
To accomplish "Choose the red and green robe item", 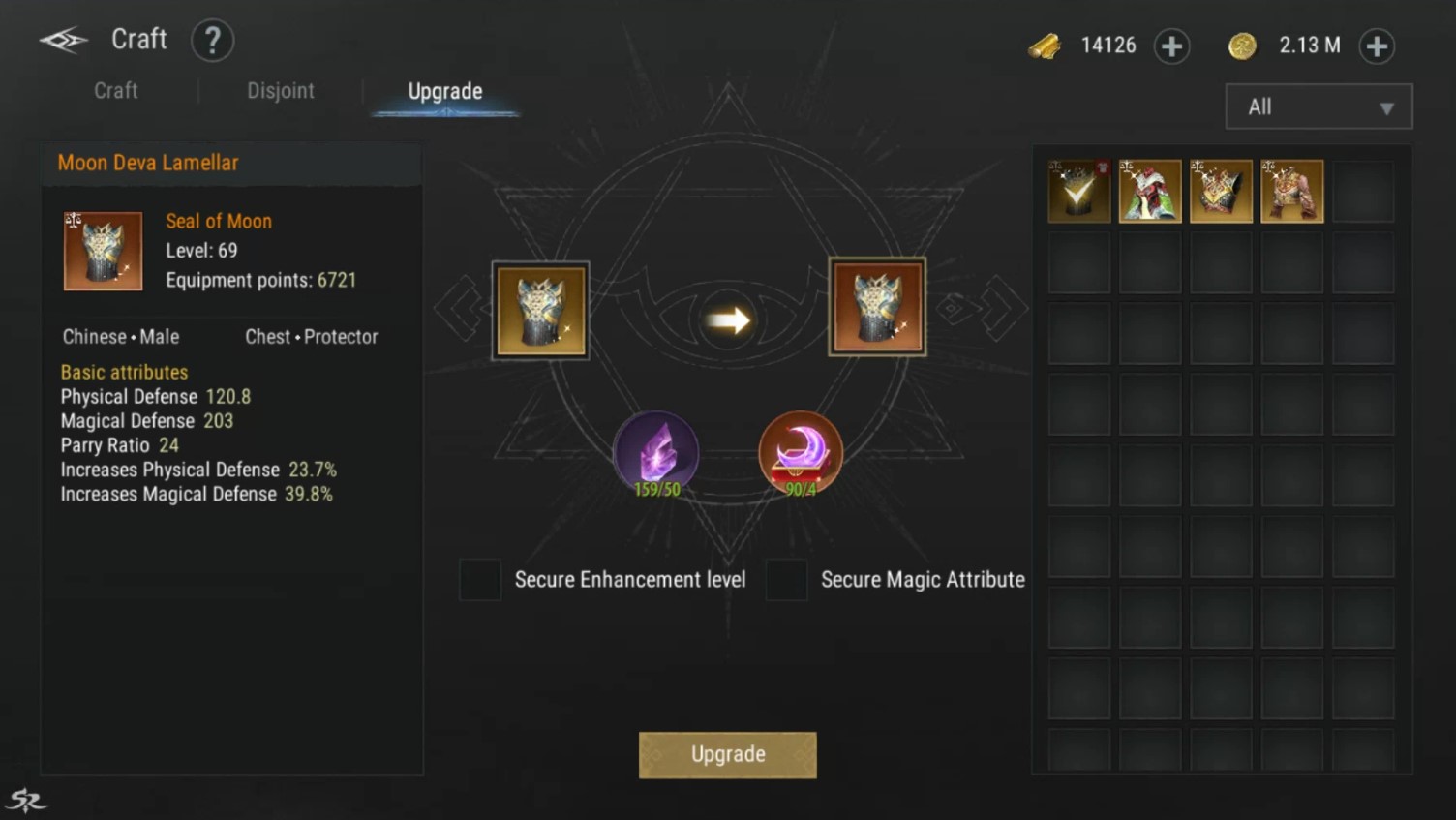I will coord(1150,192).
